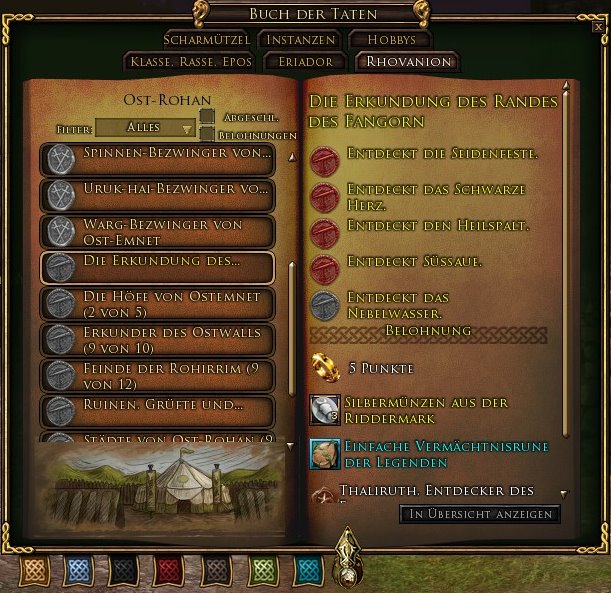Open the Instanzen tab

point(297,40)
